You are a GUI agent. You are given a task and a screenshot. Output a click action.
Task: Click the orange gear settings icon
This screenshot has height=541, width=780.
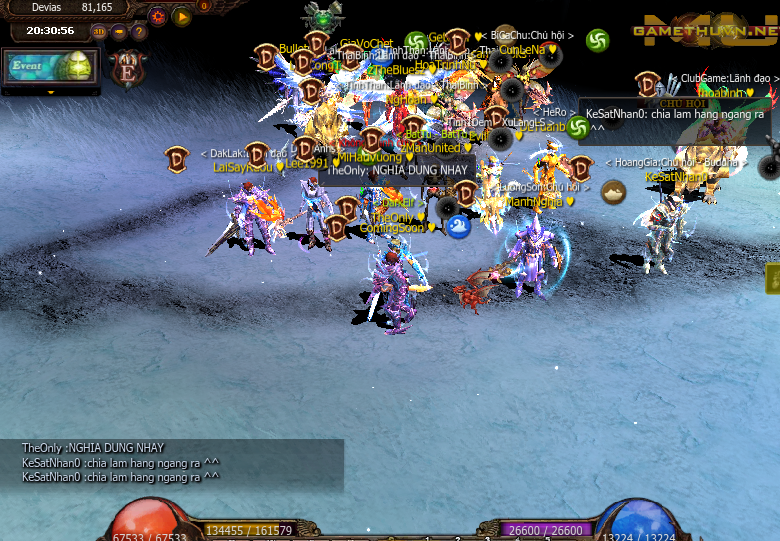(158, 16)
